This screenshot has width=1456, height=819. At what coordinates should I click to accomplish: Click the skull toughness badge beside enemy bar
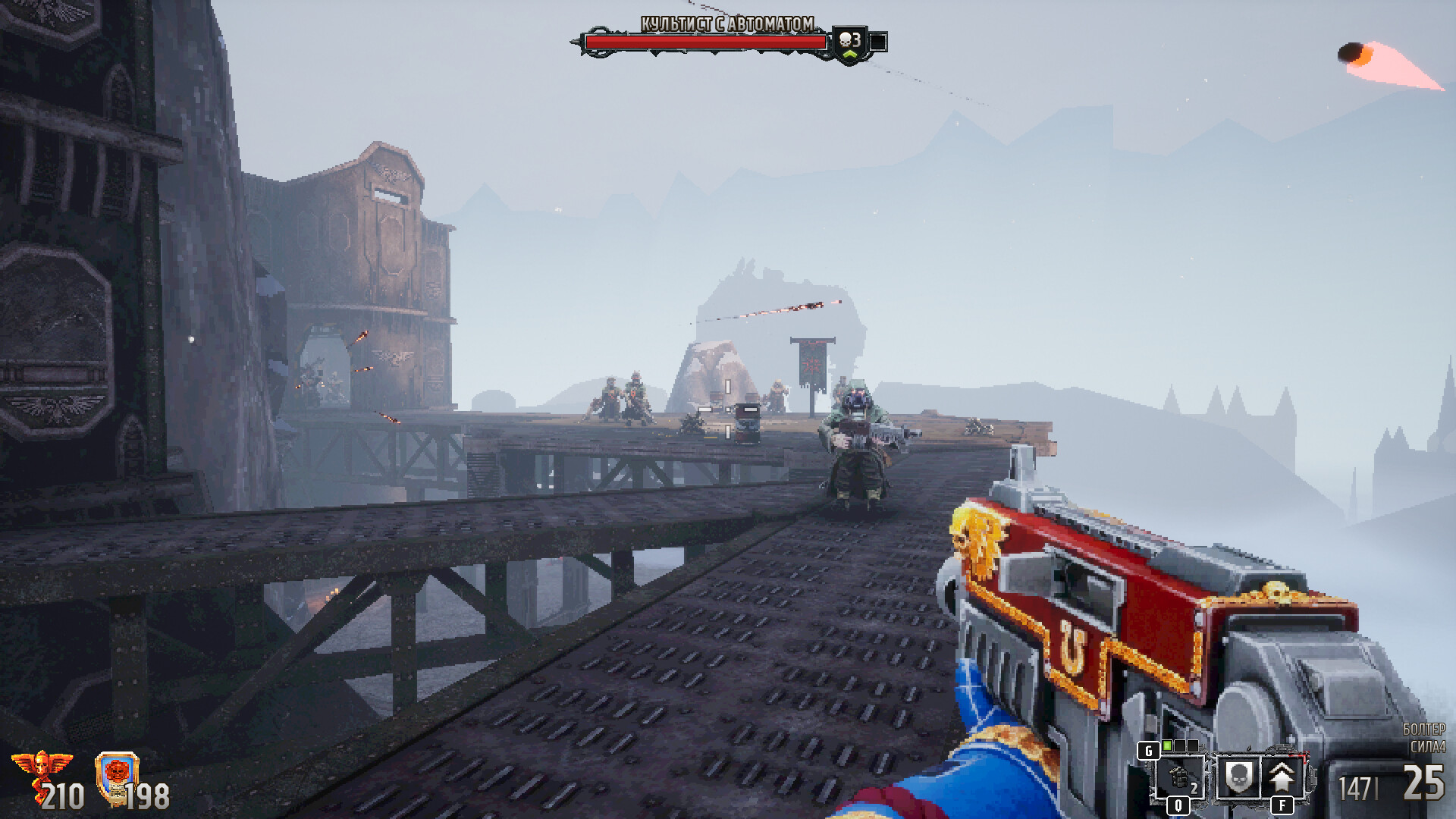click(x=849, y=42)
